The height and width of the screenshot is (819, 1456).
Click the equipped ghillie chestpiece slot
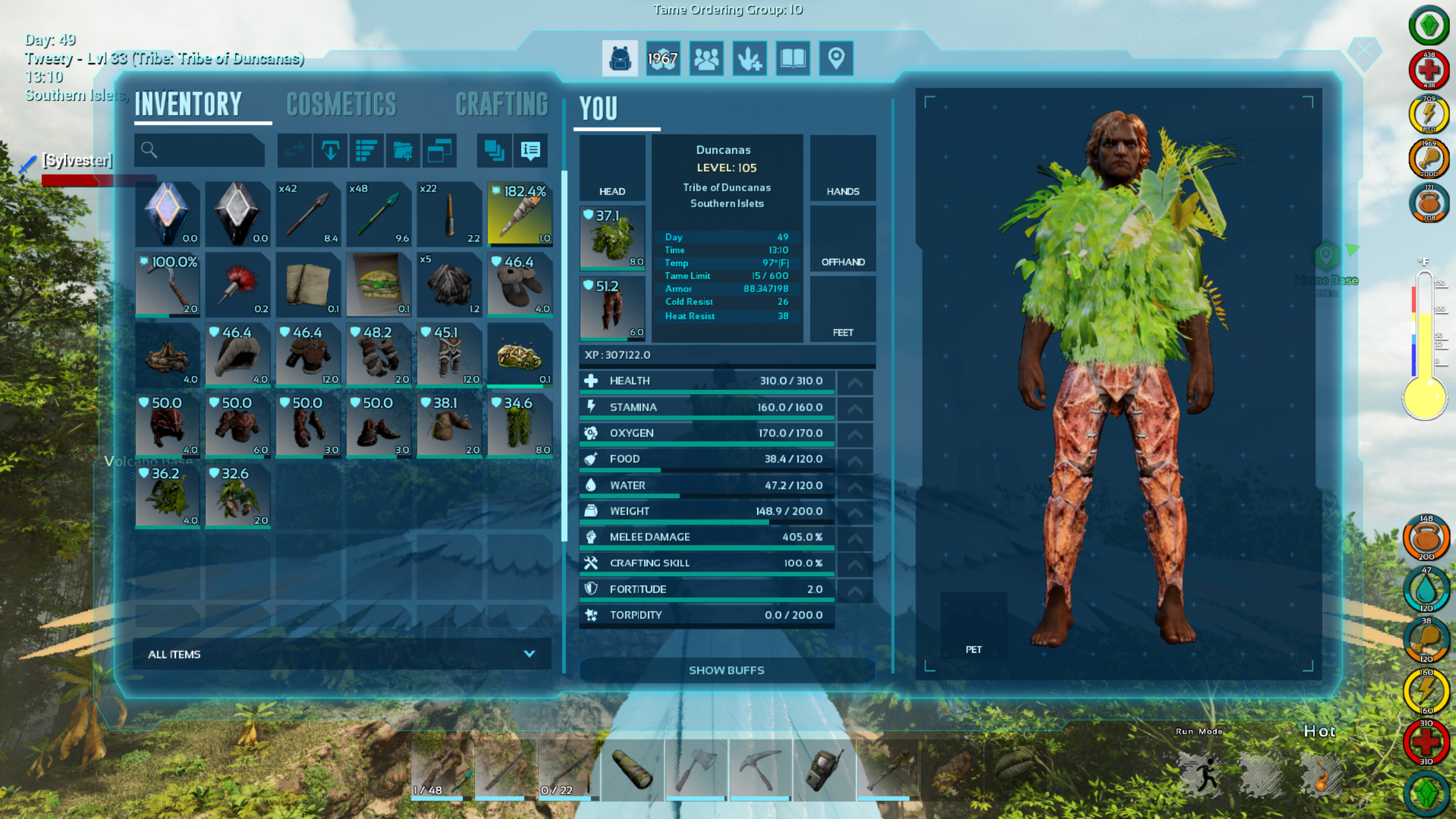tap(612, 238)
